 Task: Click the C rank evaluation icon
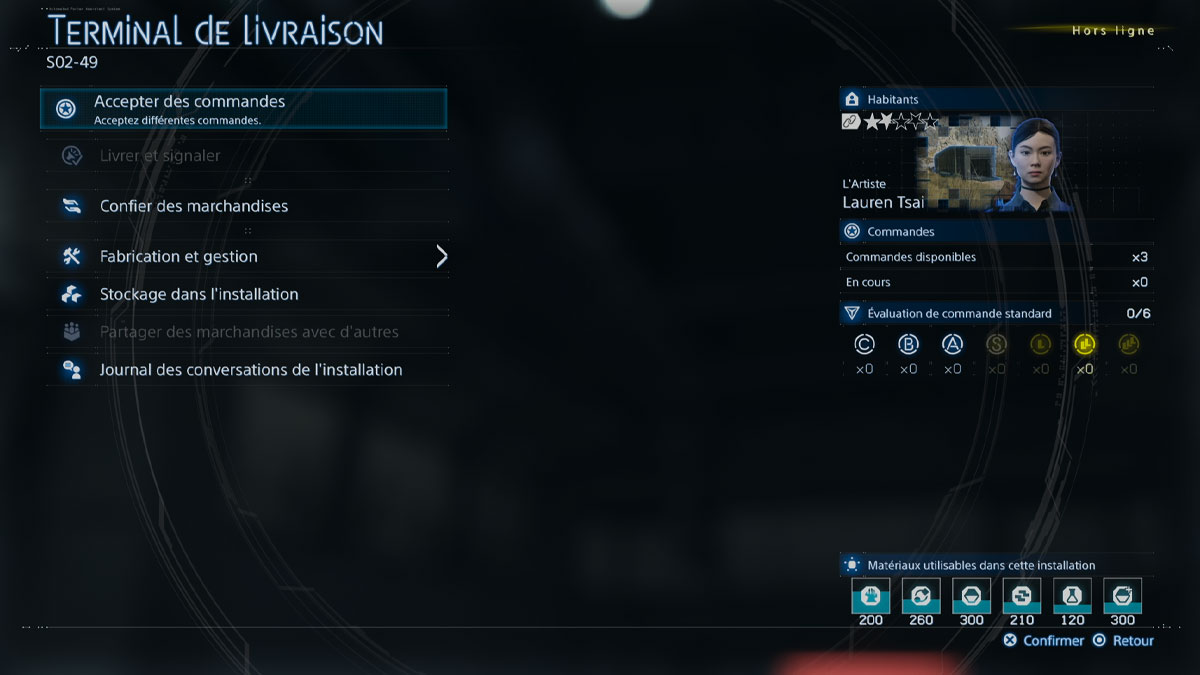[x=865, y=345]
